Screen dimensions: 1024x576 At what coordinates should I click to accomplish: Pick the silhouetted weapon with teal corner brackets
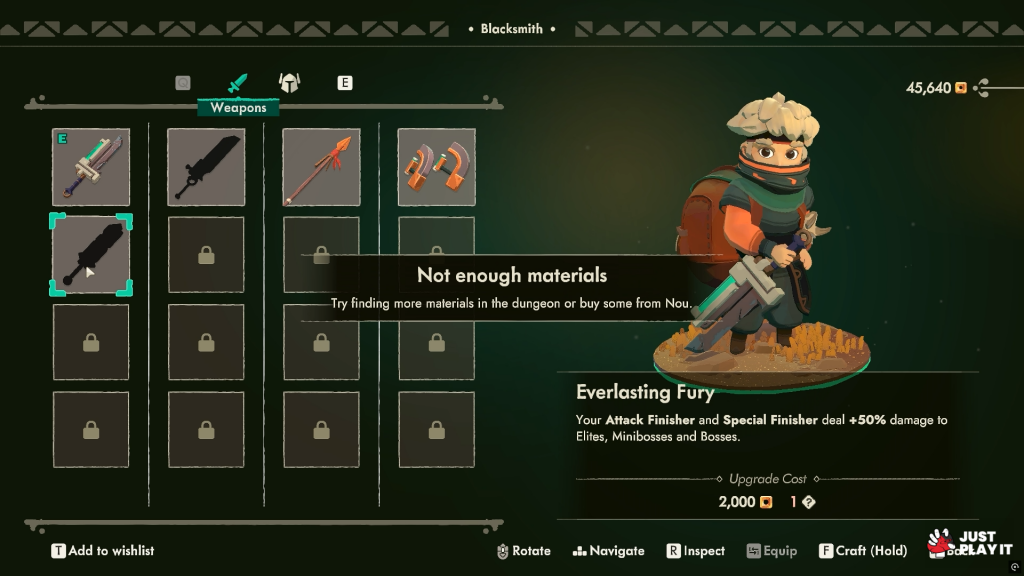point(91,255)
